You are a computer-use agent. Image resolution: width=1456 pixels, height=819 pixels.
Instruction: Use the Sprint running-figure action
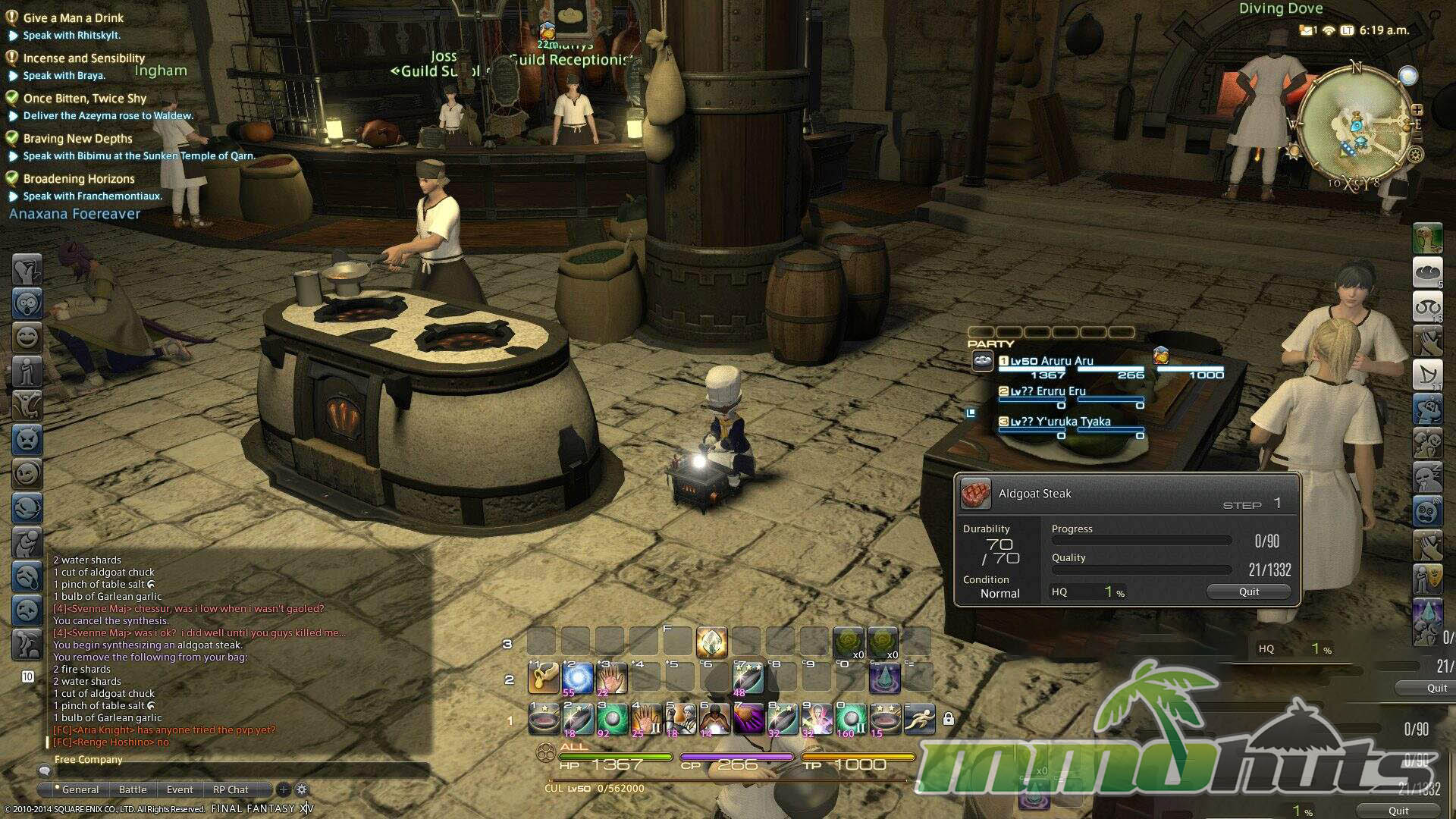pyautogui.click(x=918, y=718)
